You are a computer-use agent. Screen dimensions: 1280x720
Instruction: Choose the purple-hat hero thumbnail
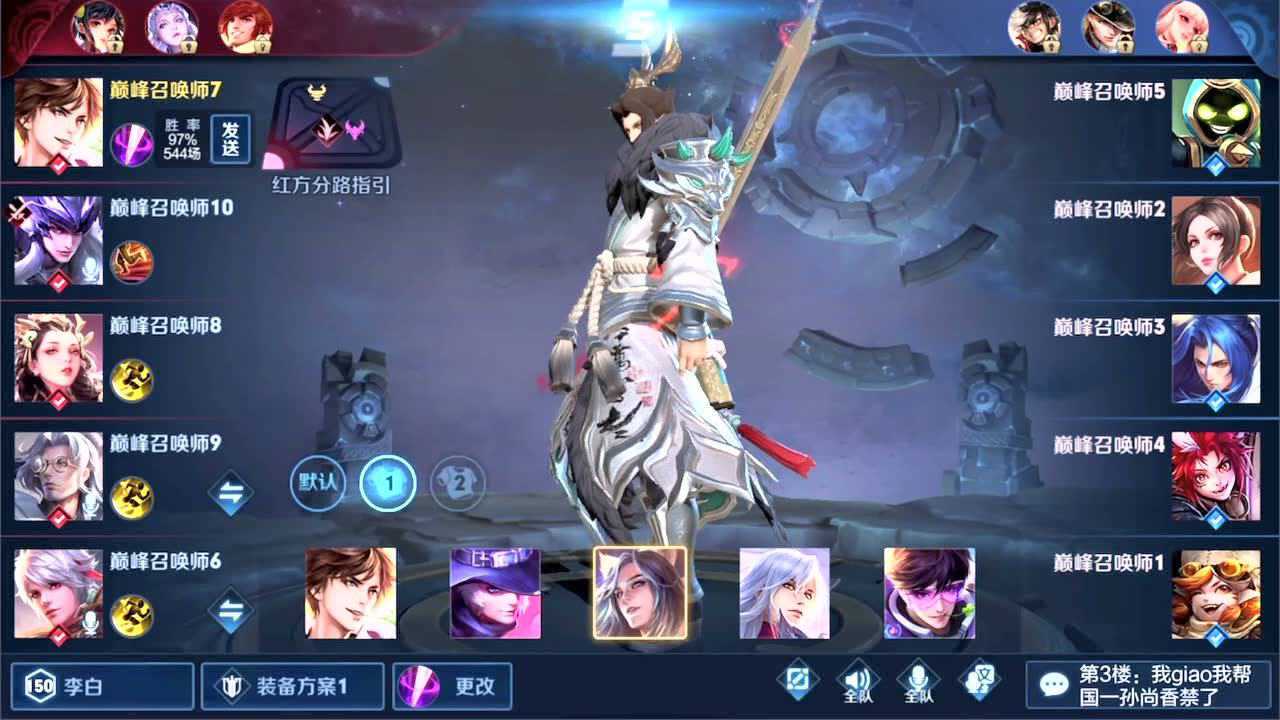495,593
